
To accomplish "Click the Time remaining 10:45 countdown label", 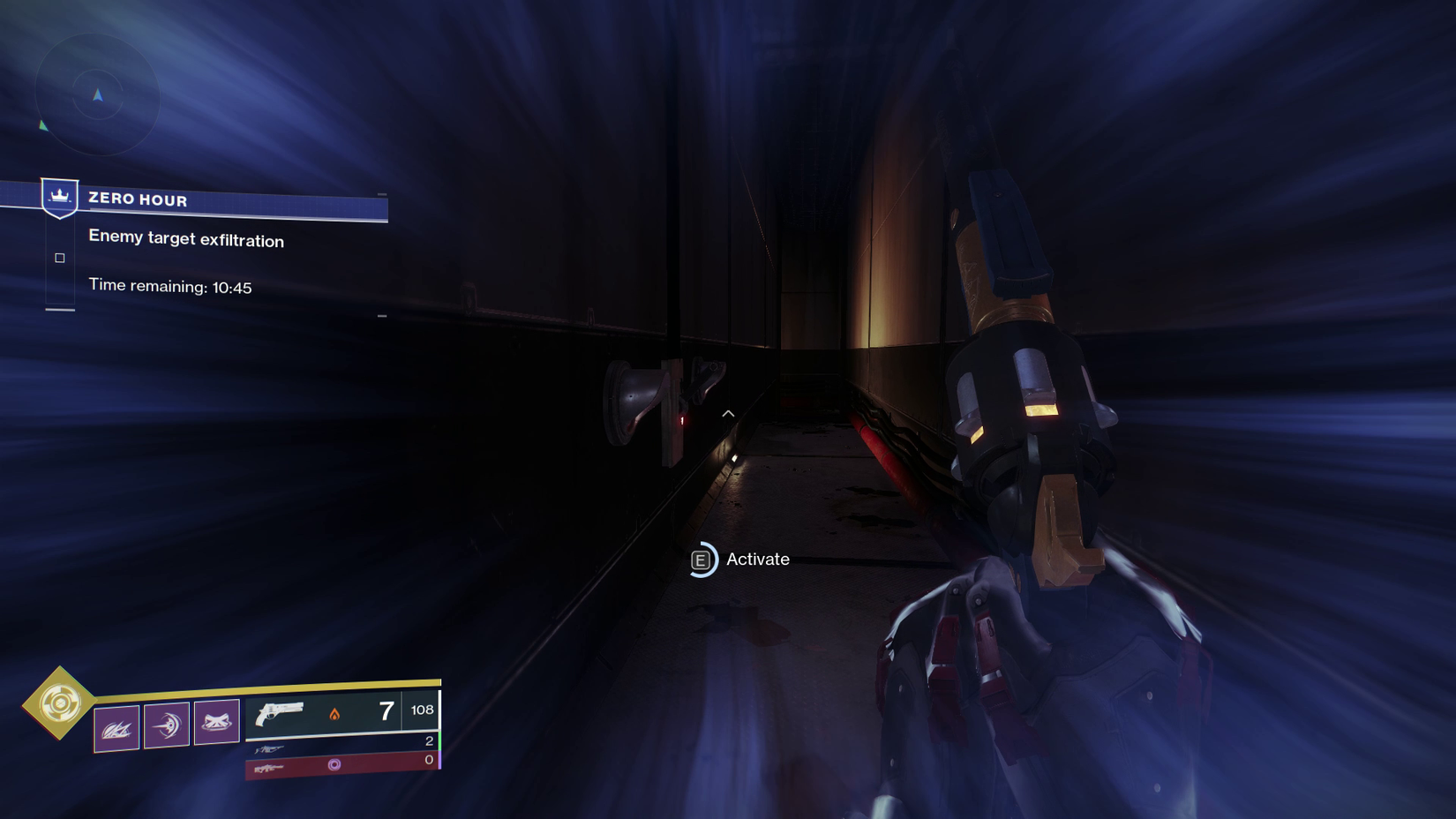I will (x=170, y=286).
